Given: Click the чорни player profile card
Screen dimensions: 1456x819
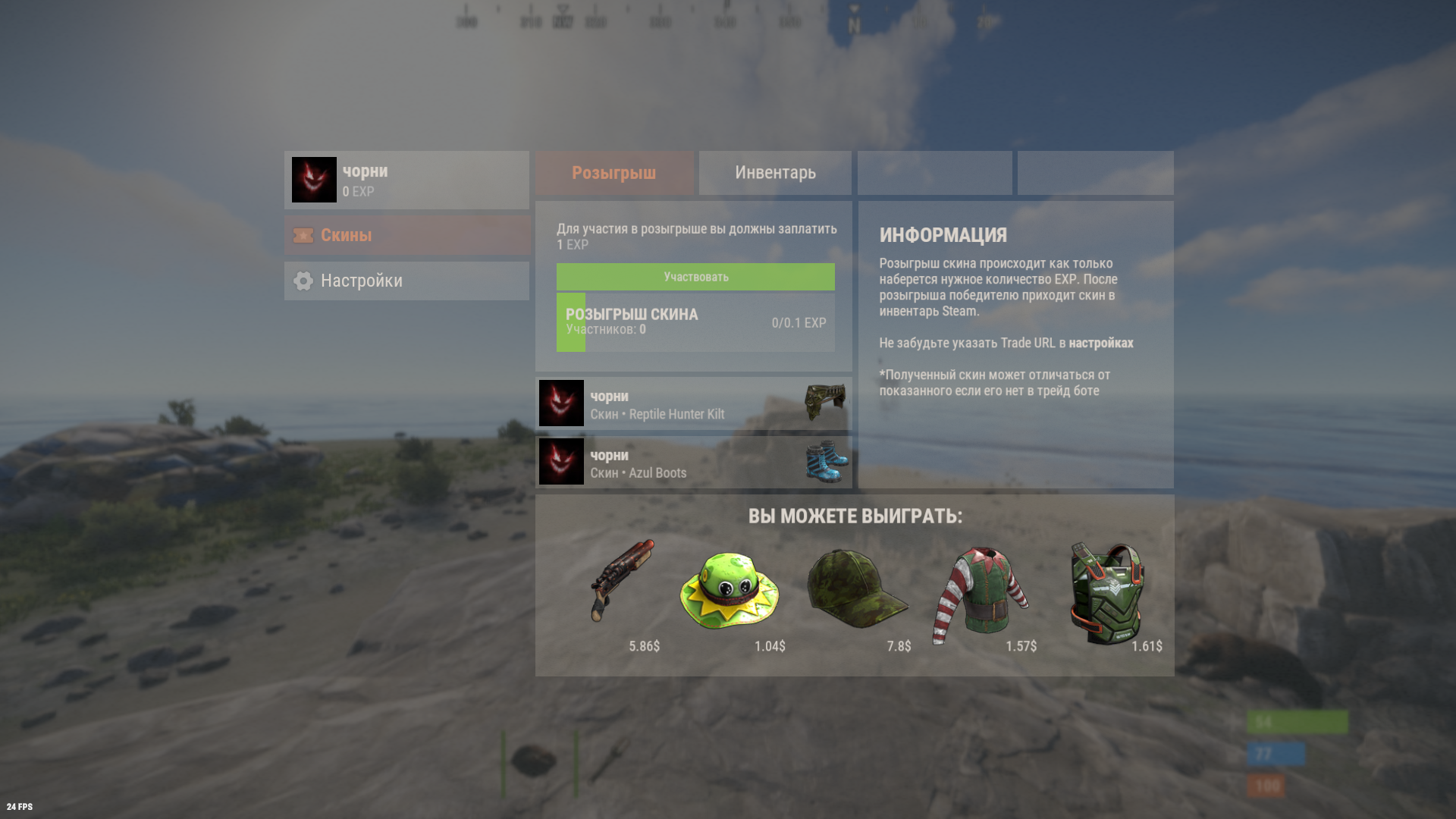Looking at the screenshot, I should [x=406, y=180].
